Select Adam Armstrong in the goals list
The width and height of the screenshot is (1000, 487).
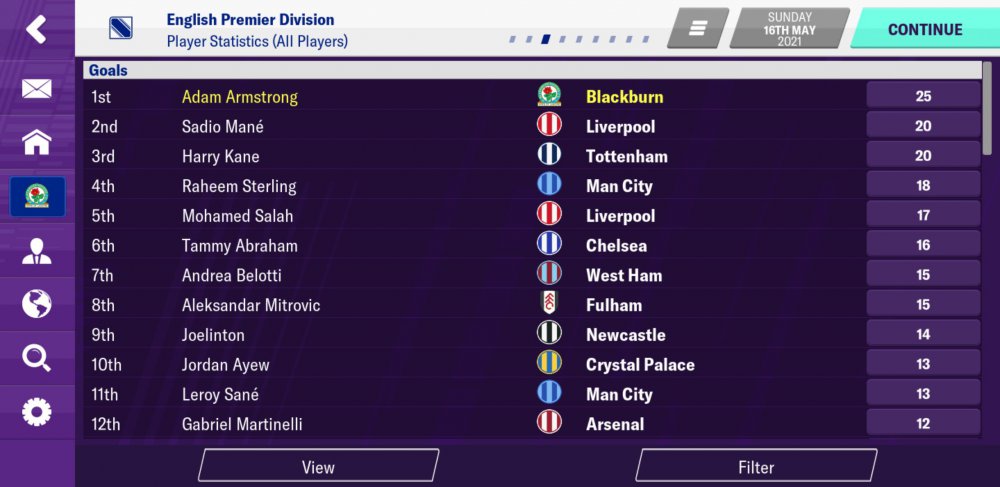[x=240, y=97]
